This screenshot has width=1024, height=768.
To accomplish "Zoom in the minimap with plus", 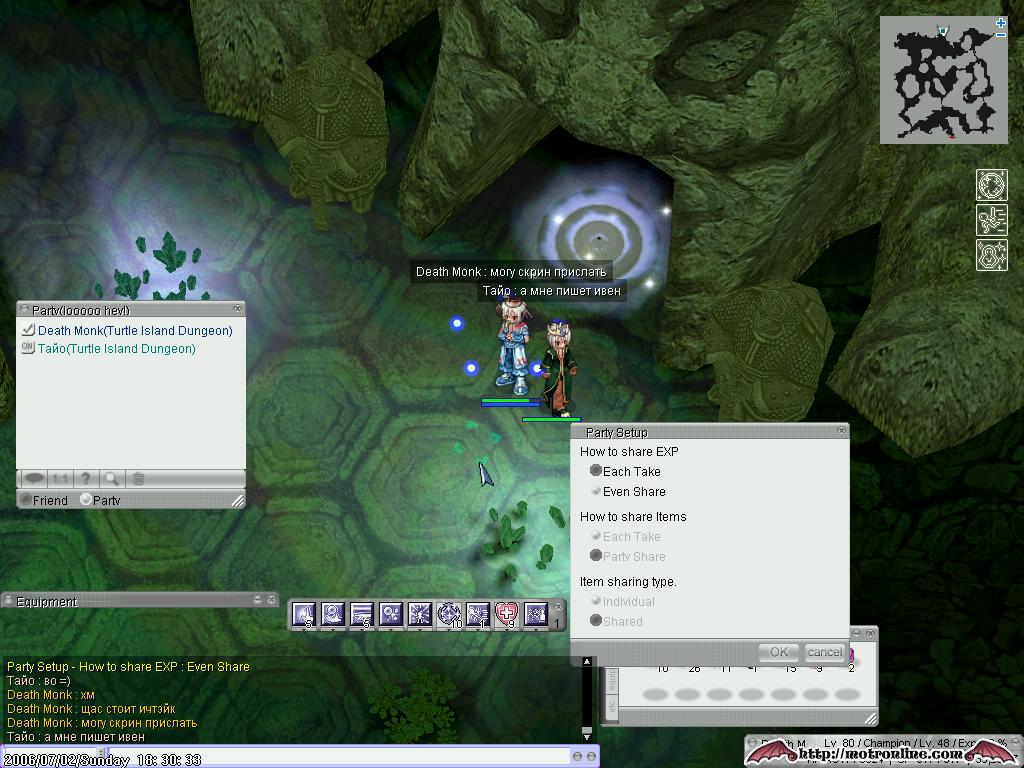I will [x=1001, y=23].
